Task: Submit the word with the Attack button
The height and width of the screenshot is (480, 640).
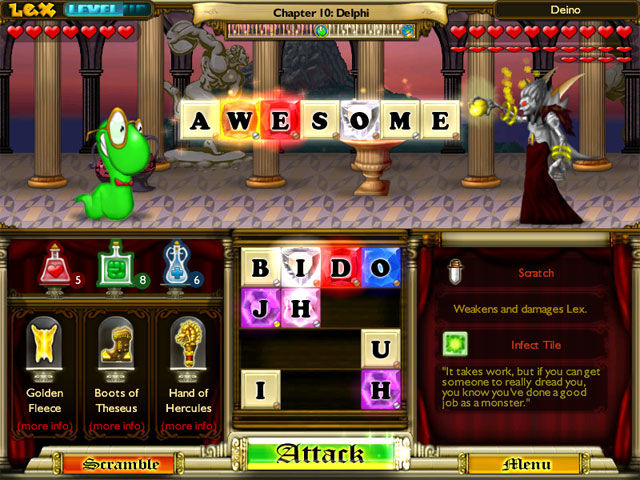Action: pyautogui.click(x=320, y=455)
